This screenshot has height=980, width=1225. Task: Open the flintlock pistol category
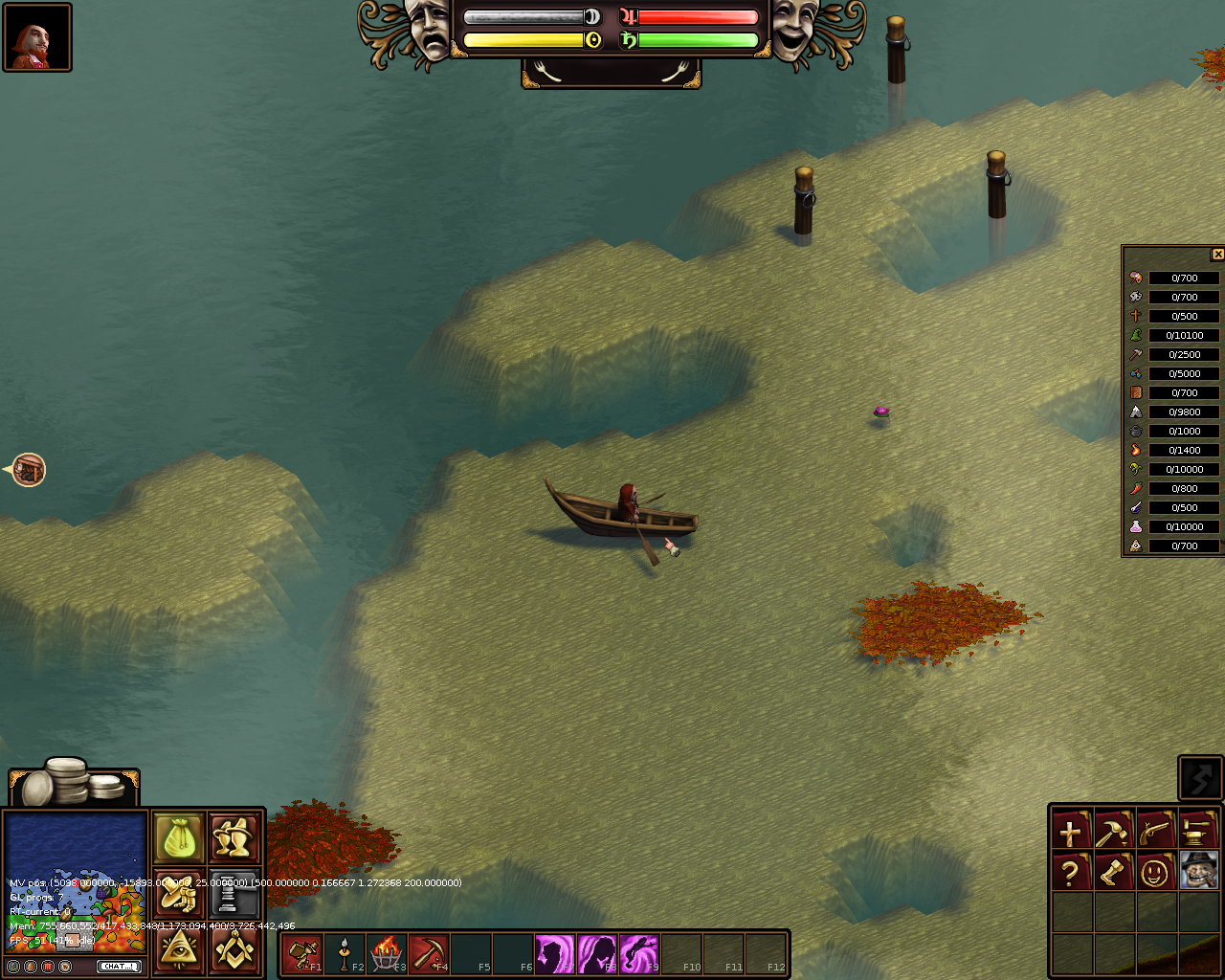(x=1155, y=831)
